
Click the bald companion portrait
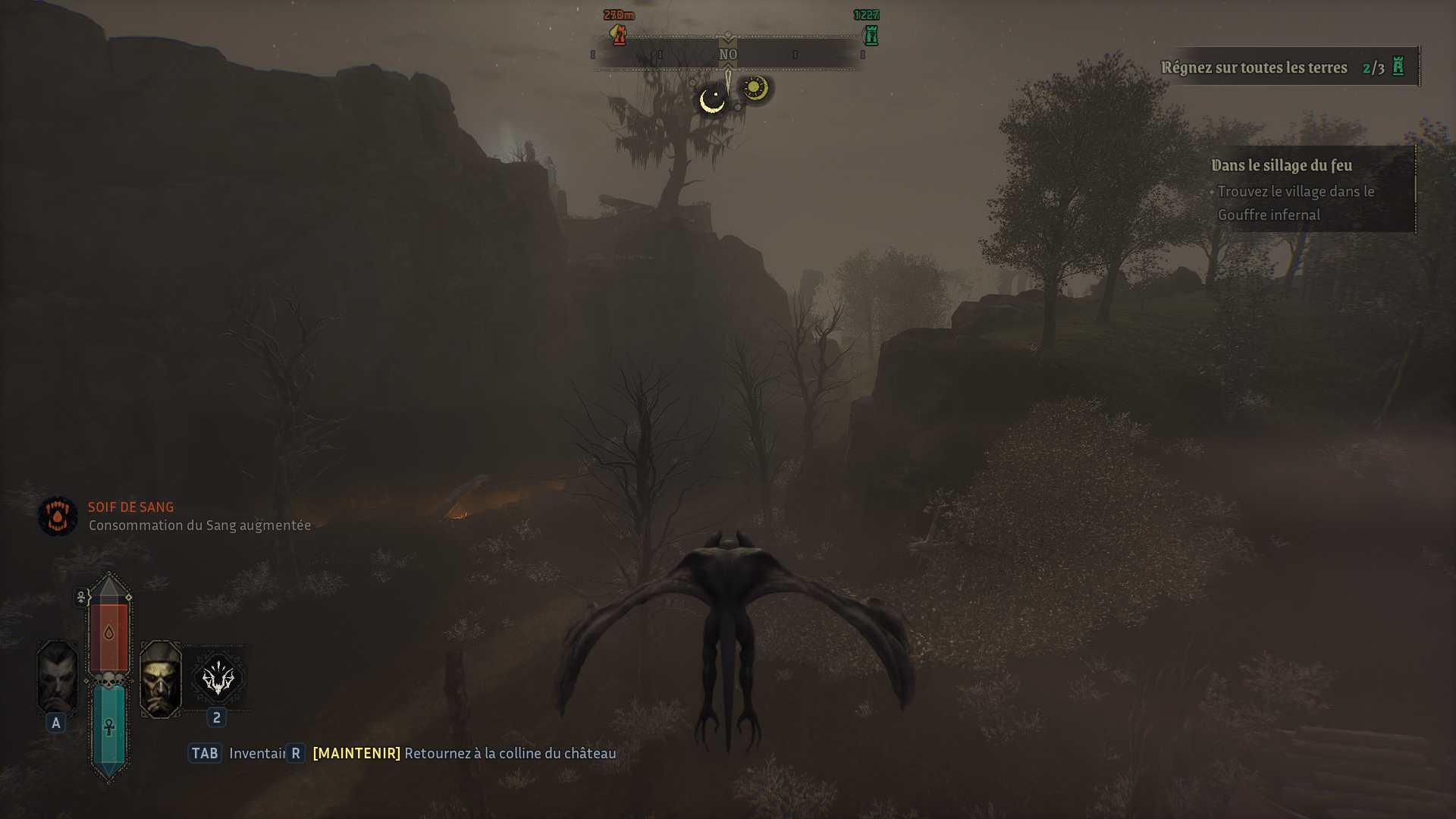coord(161,679)
